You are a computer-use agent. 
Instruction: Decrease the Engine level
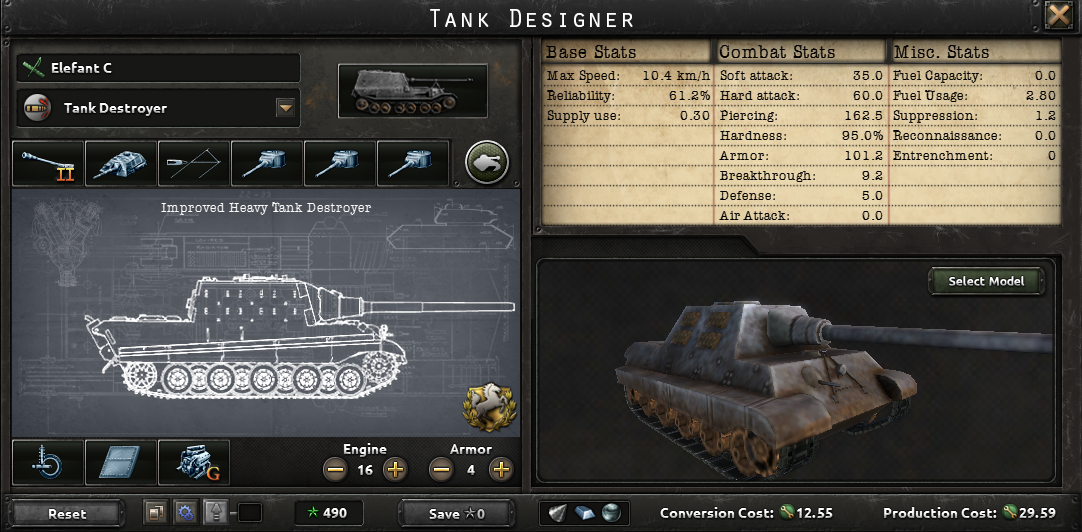pos(336,469)
